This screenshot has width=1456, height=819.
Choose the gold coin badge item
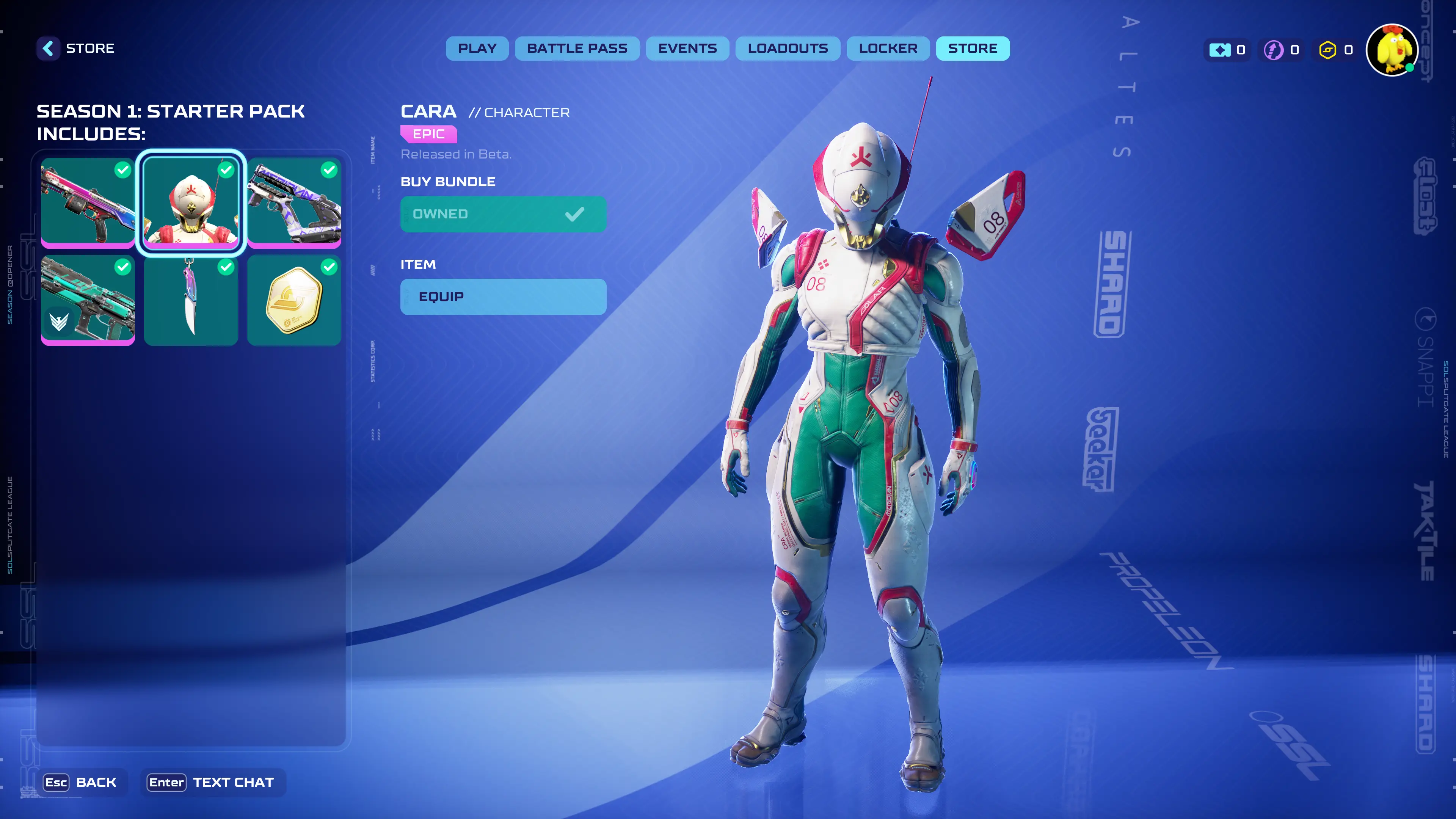[x=294, y=300]
